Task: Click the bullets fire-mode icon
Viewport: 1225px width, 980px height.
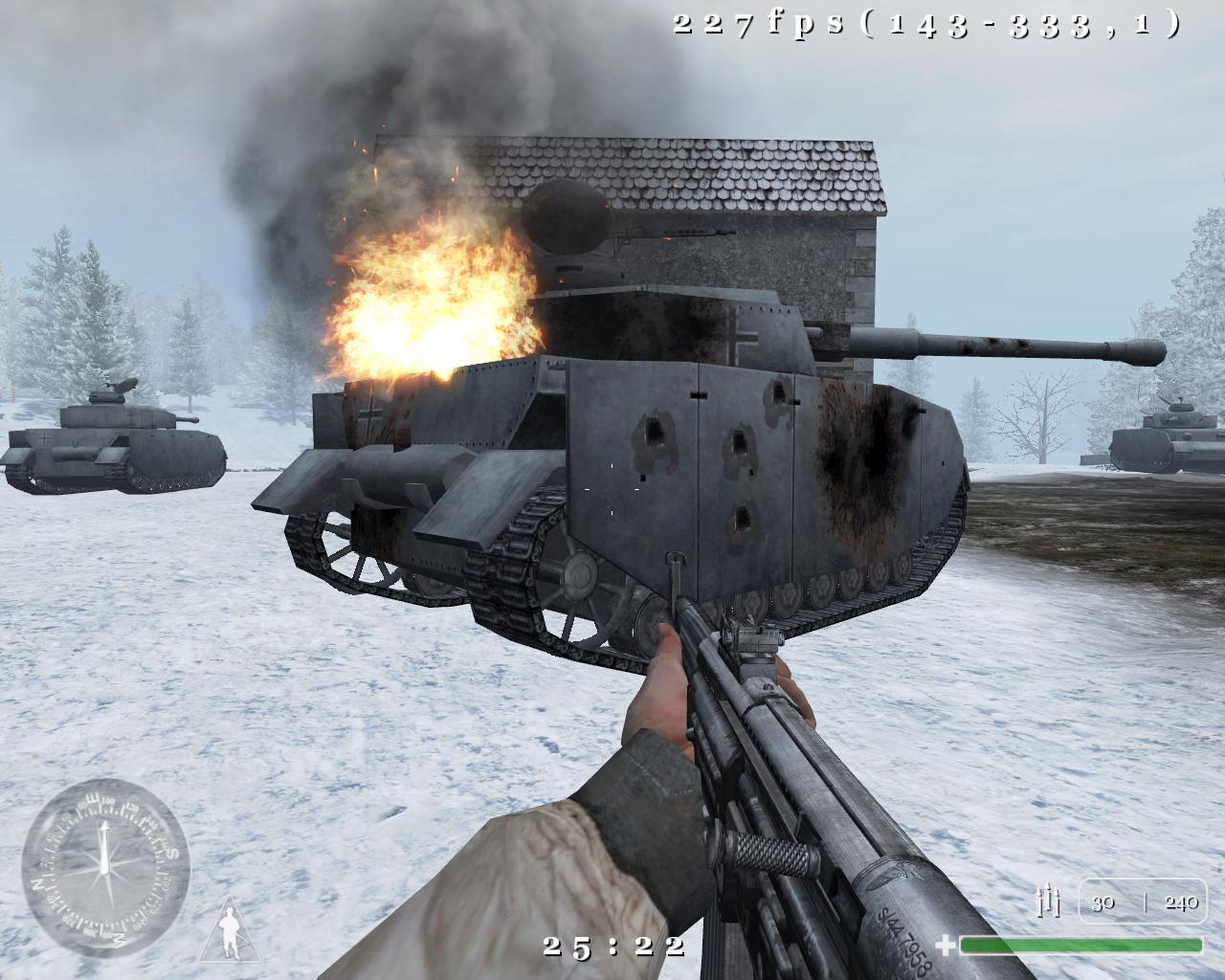Action: point(1050,902)
